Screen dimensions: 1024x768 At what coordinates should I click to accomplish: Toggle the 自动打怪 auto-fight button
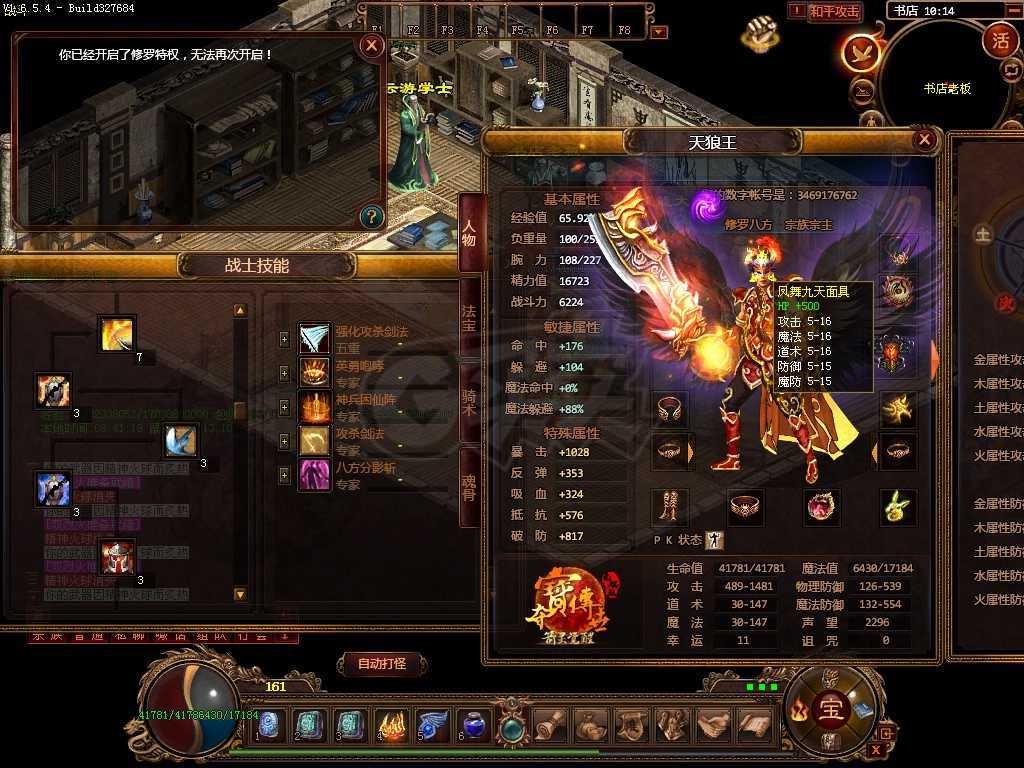[380, 663]
